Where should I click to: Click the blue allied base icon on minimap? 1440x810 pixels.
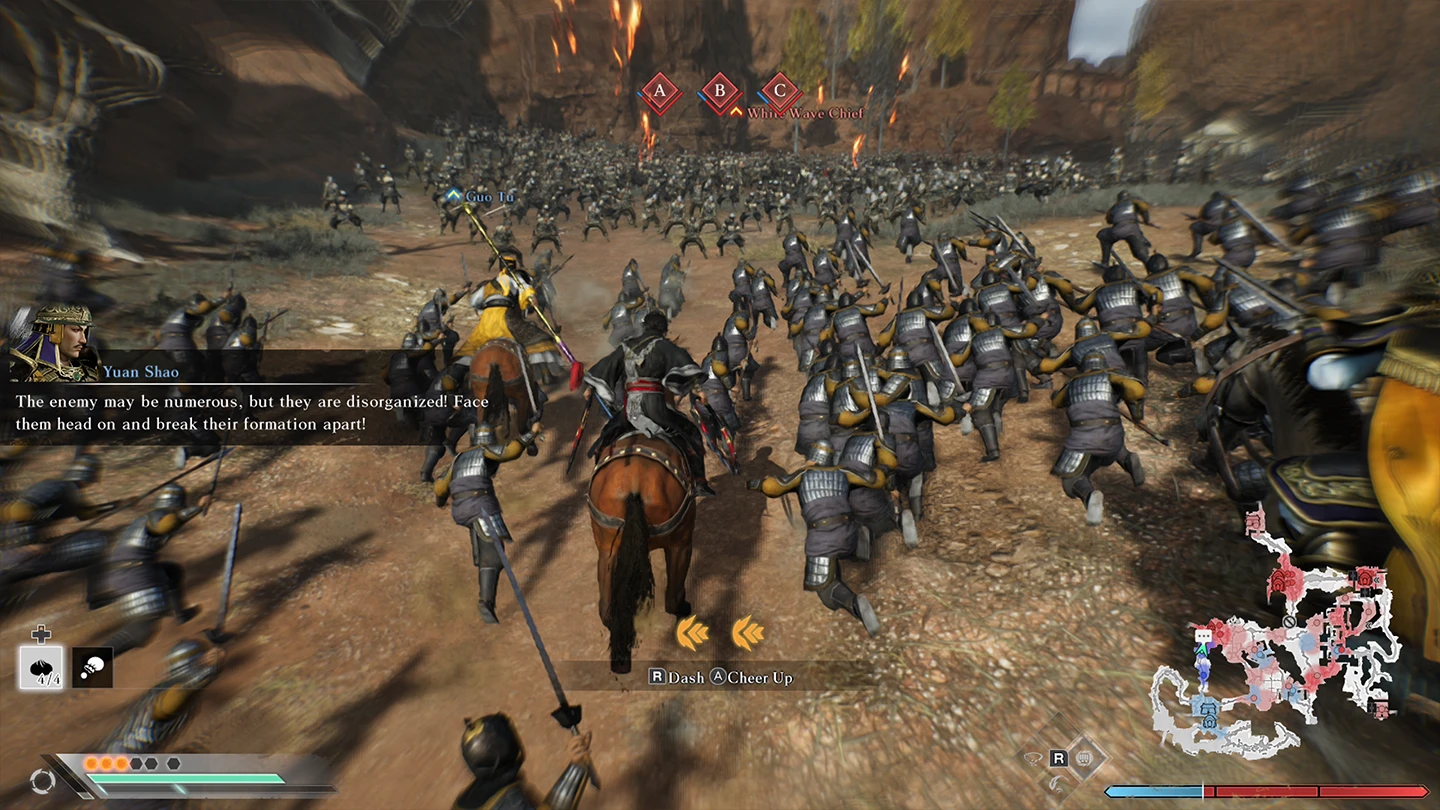(1208, 713)
